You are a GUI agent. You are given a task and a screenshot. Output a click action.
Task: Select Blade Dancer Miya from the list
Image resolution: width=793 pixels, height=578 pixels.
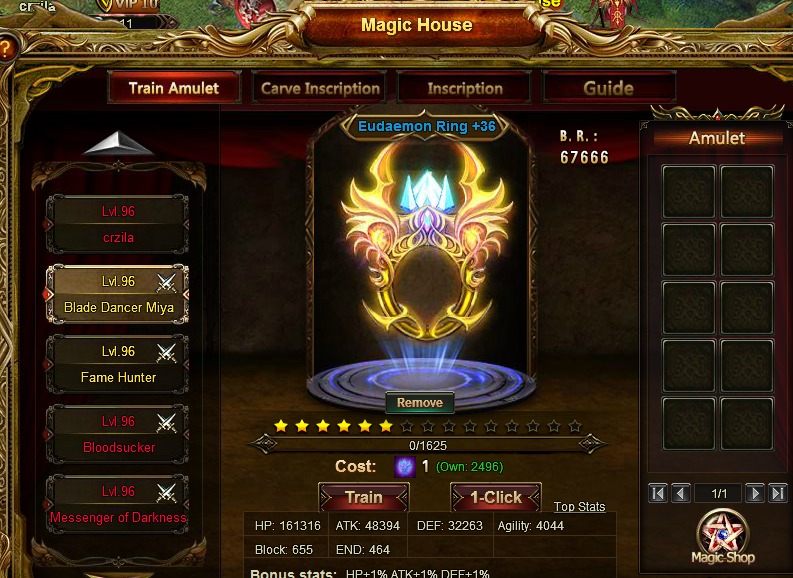tap(117, 295)
